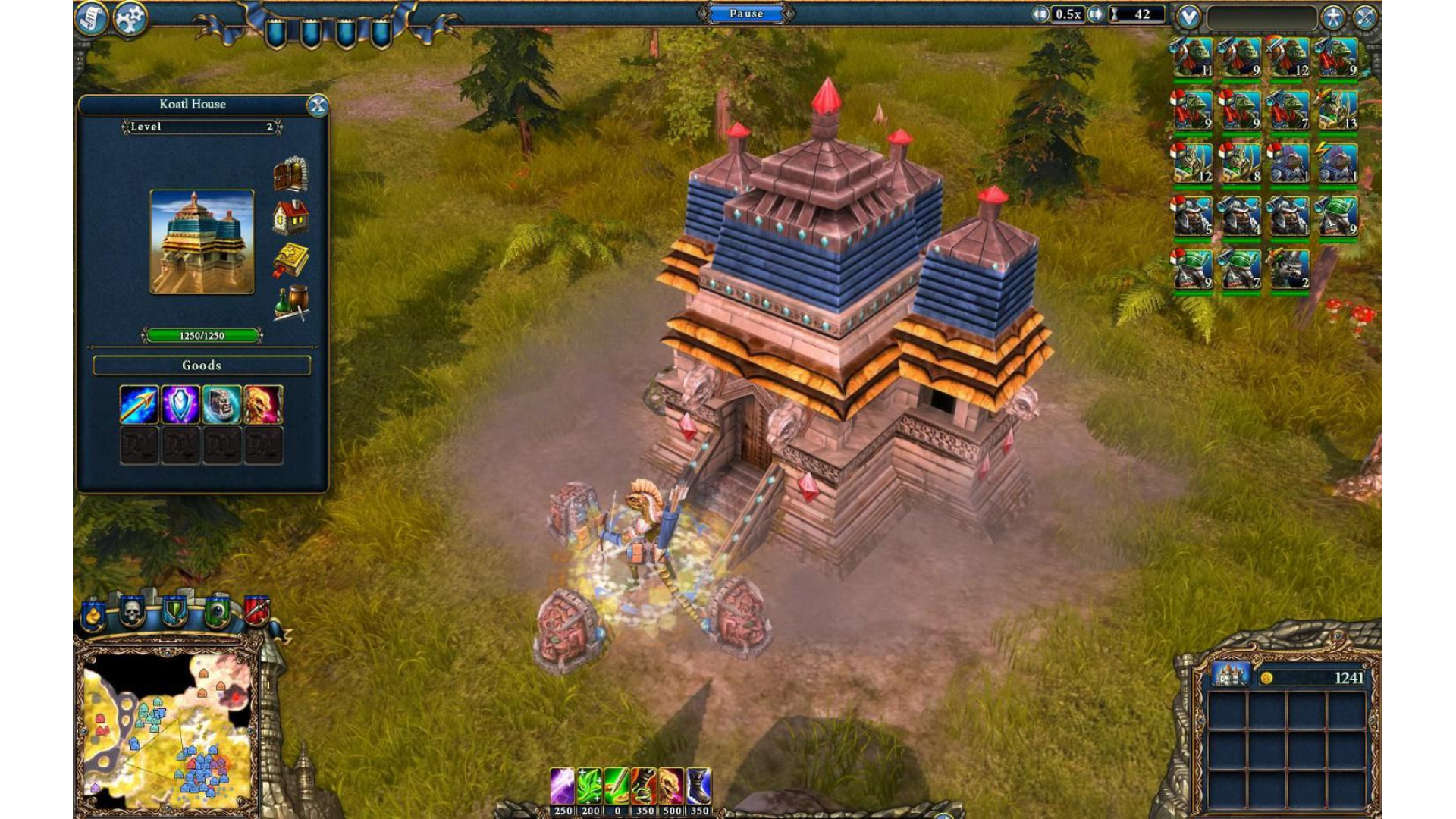Open the golden spellbook icon
Screen dimensions: 1456x819
tap(290, 261)
